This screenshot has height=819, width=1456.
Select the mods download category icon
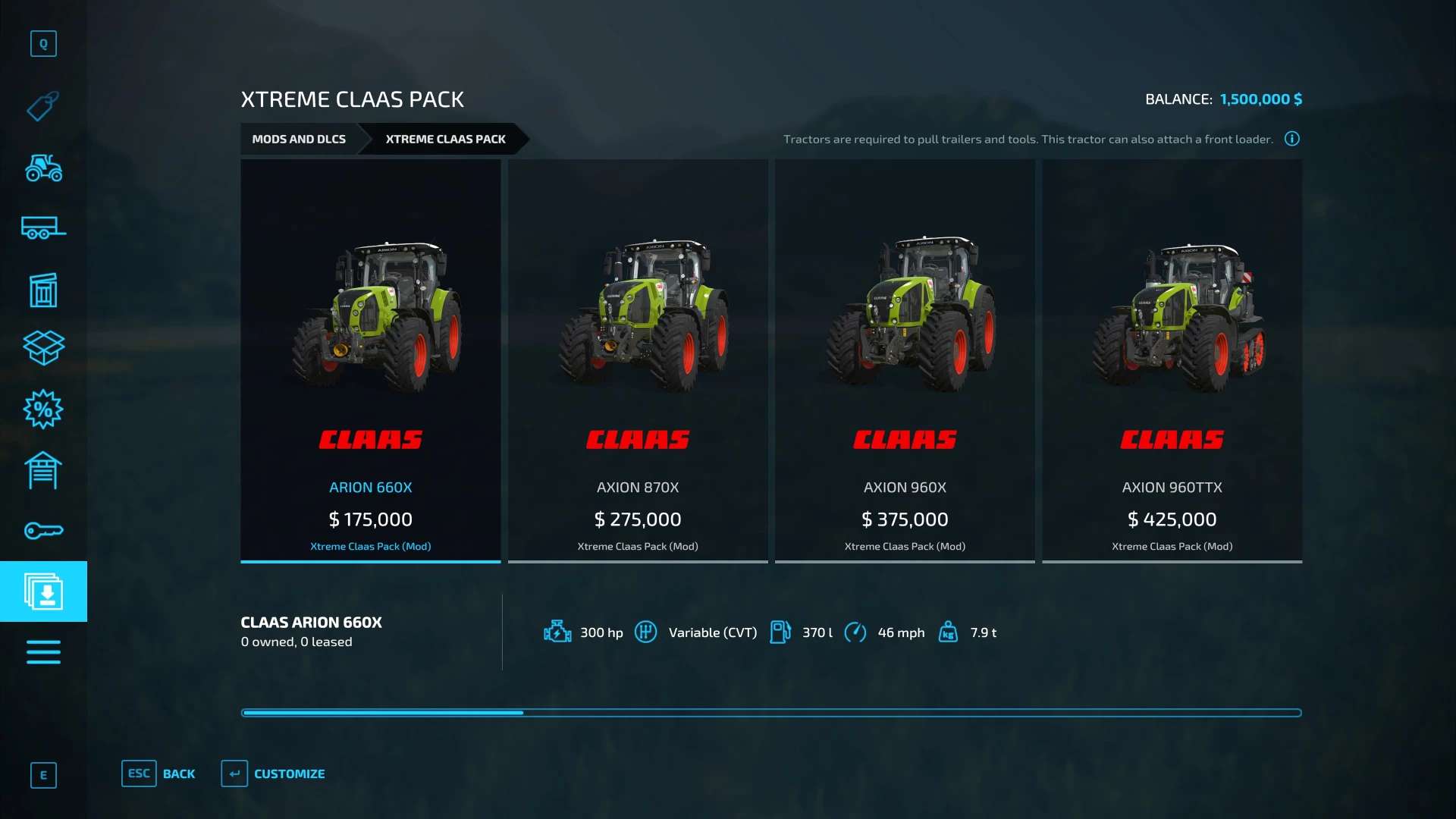pos(43,591)
